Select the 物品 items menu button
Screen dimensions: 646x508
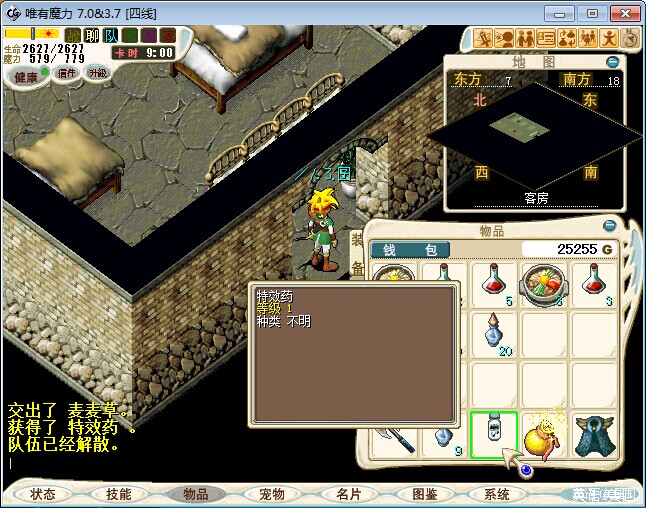click(195, 494)
